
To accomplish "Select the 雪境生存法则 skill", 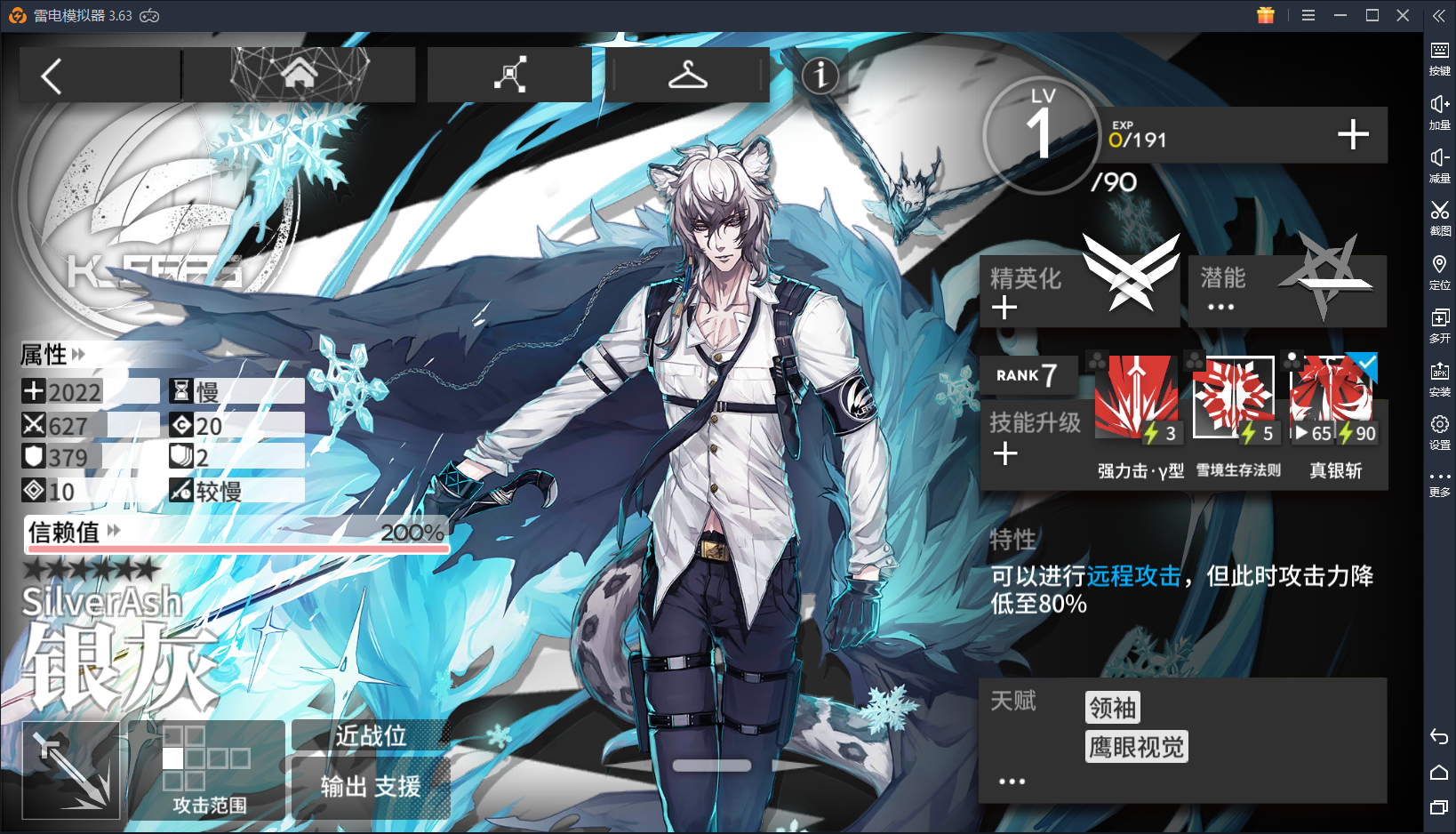I will click(1236, 397).
